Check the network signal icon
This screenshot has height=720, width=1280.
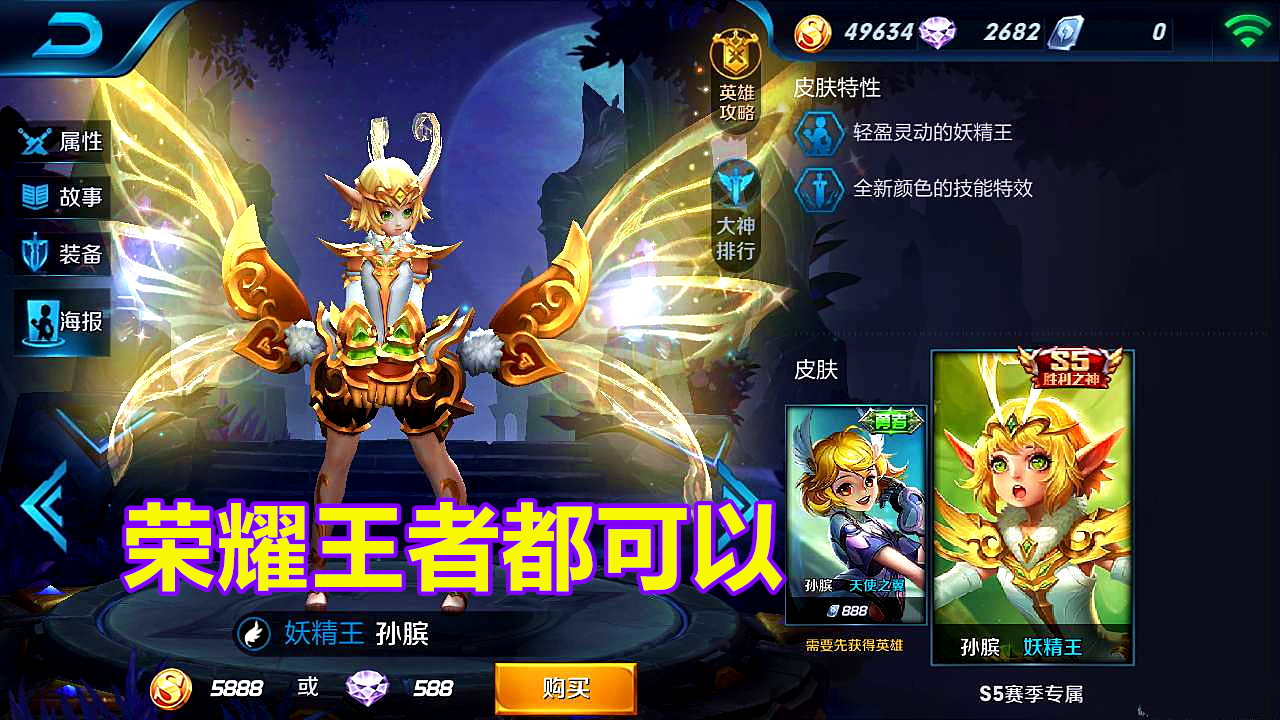pos(1248,28)
